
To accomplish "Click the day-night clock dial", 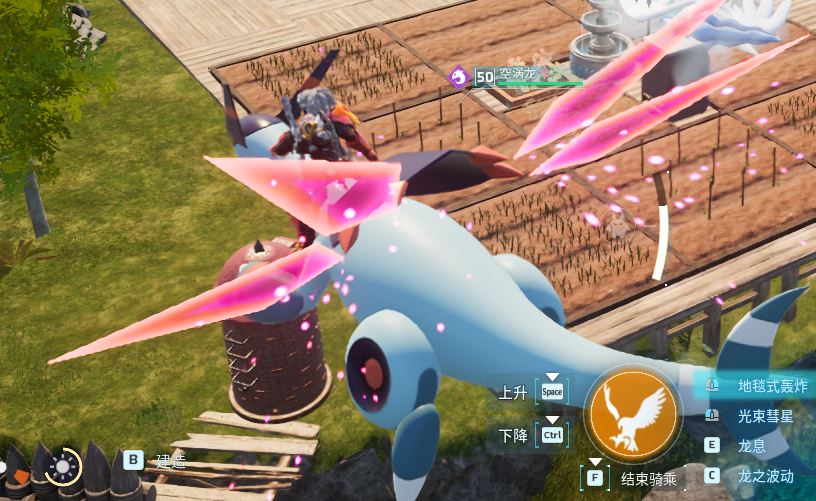I will tap(63, 465).
